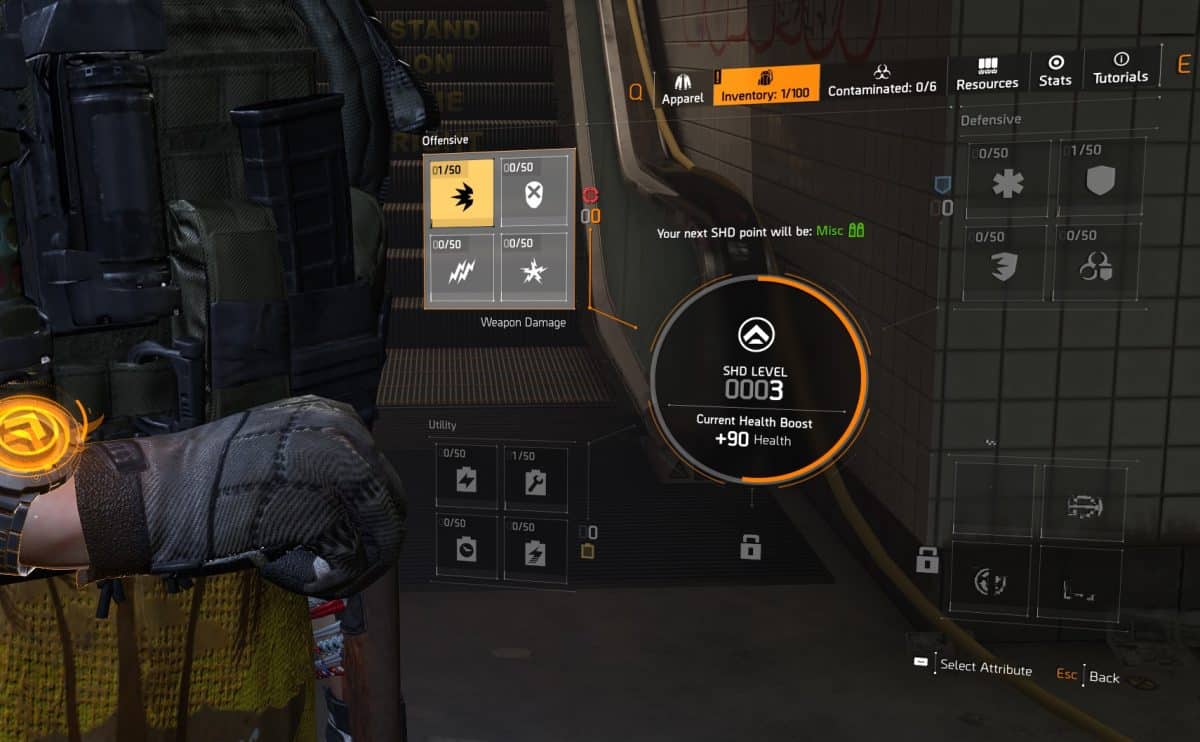Screen dimensions: 1200x742
Task: Switch to the Inventory tab
Action: [767, 84]
